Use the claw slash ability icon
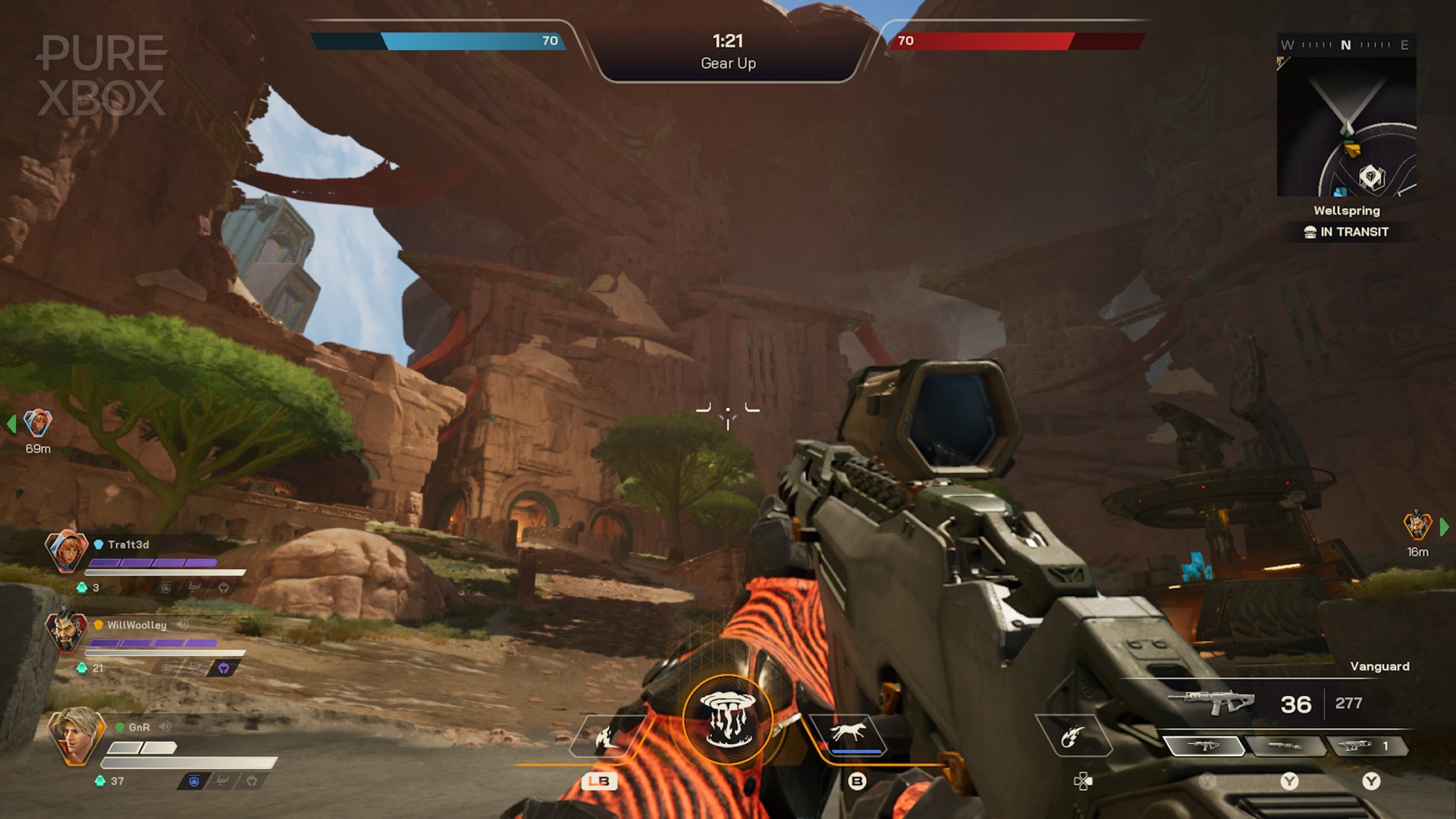Screen dimensions: 1456x819 pos(607,736)
